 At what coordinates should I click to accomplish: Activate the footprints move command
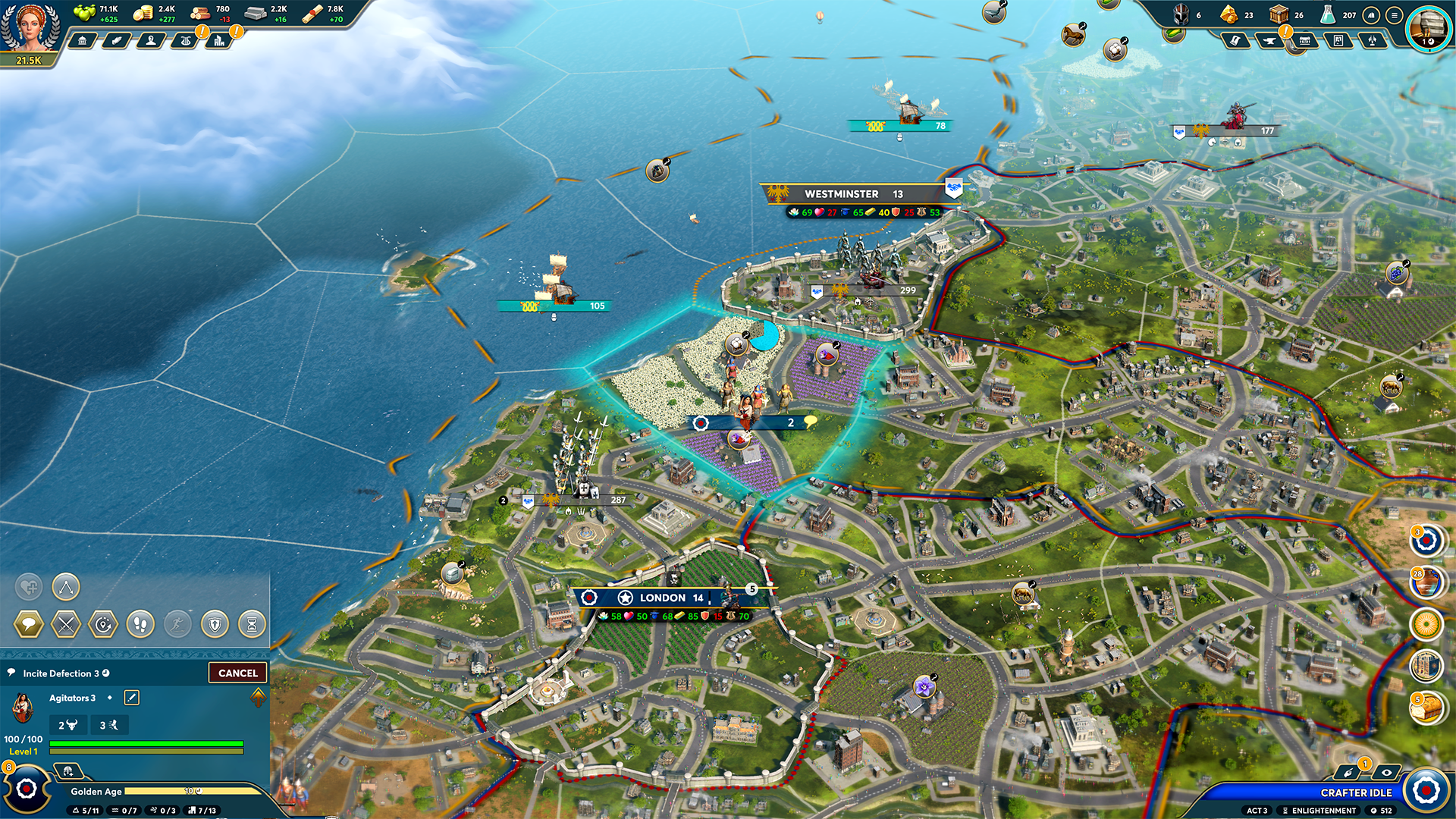[x=140, y=625]
